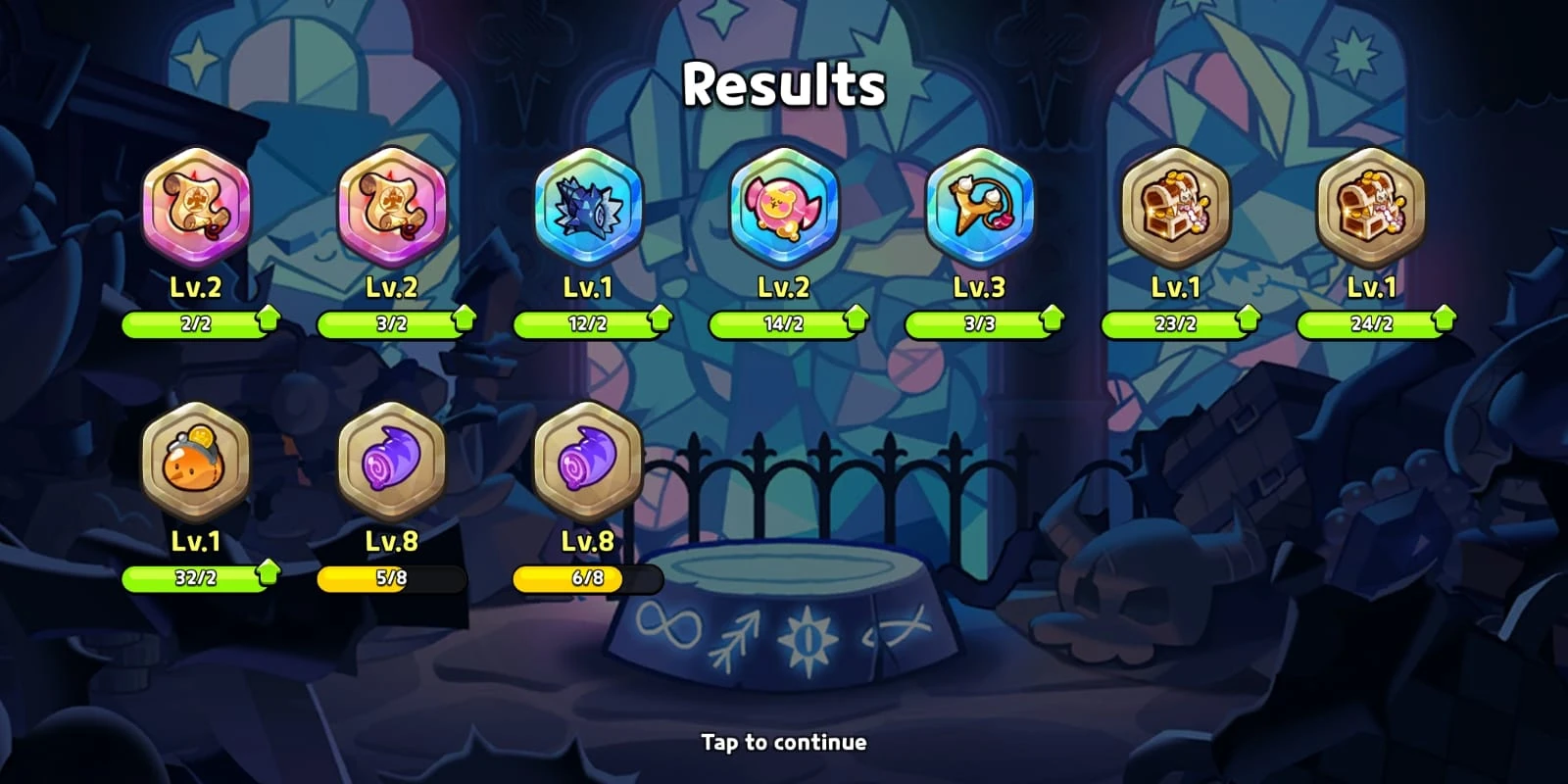Select the second scroll badge showing 3/2
The height and width of the screenshot is (784, 1568).
(x=392, y=208)
